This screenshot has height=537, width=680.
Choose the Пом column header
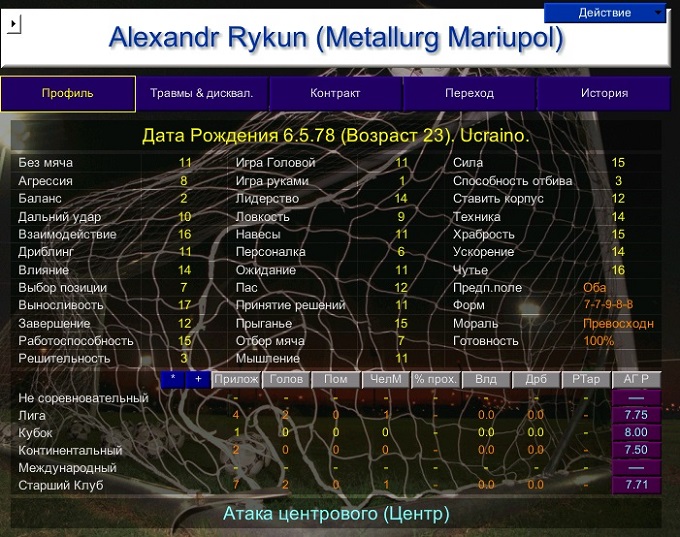336,379
